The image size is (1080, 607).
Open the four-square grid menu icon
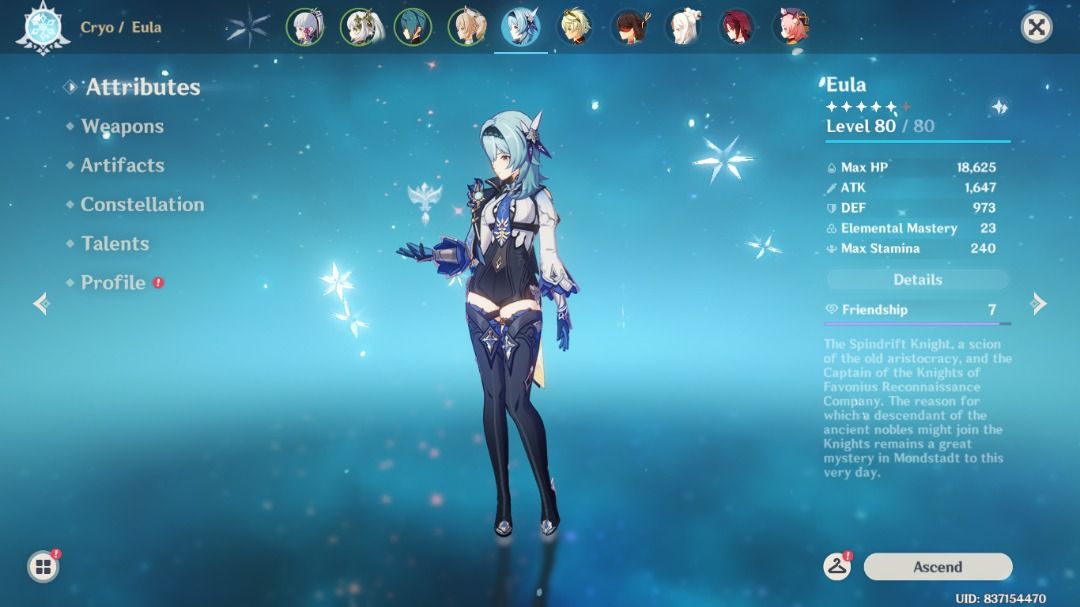(43, 567)
